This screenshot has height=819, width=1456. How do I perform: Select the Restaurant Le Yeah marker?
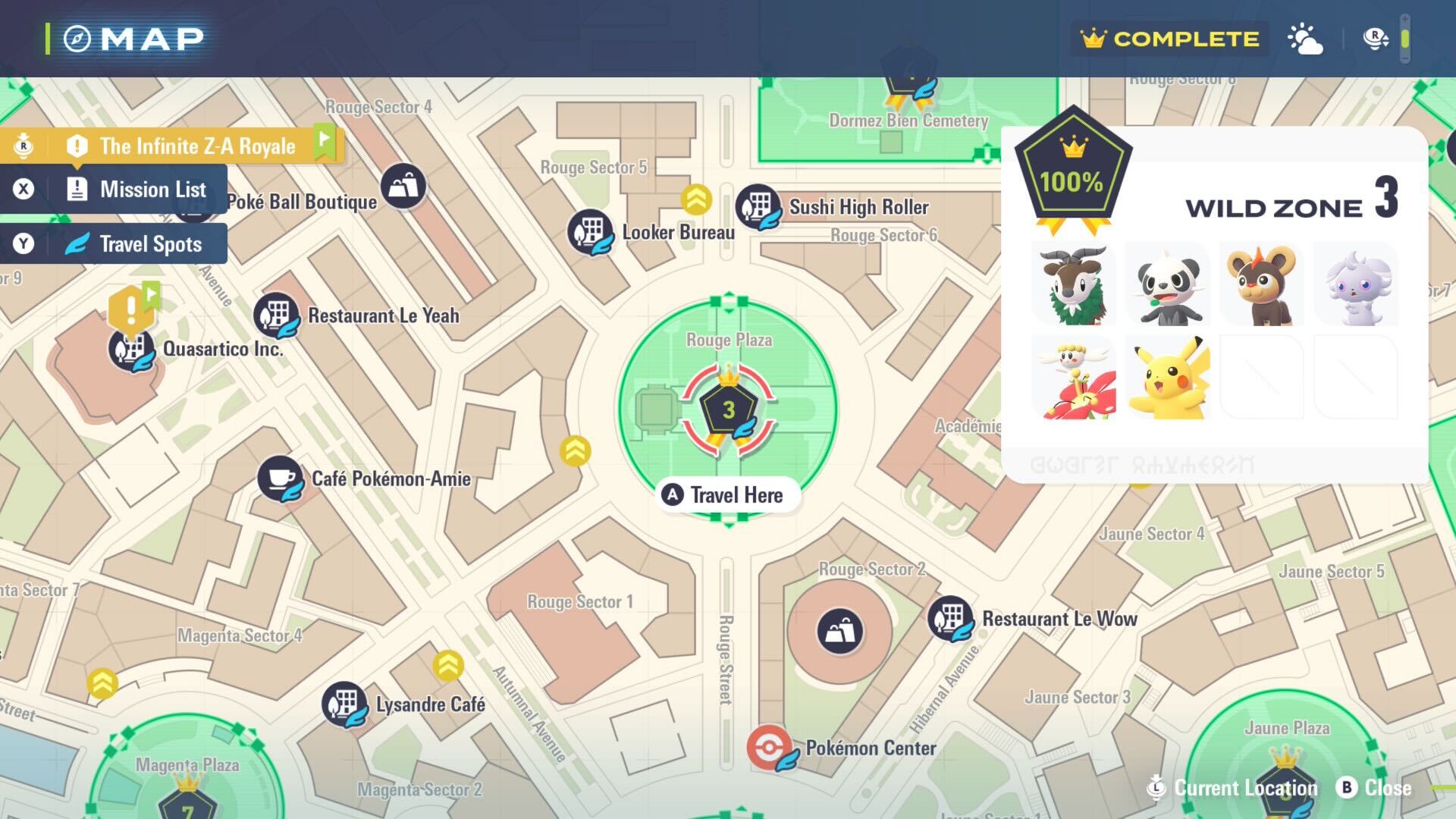(x=276, y=315)
